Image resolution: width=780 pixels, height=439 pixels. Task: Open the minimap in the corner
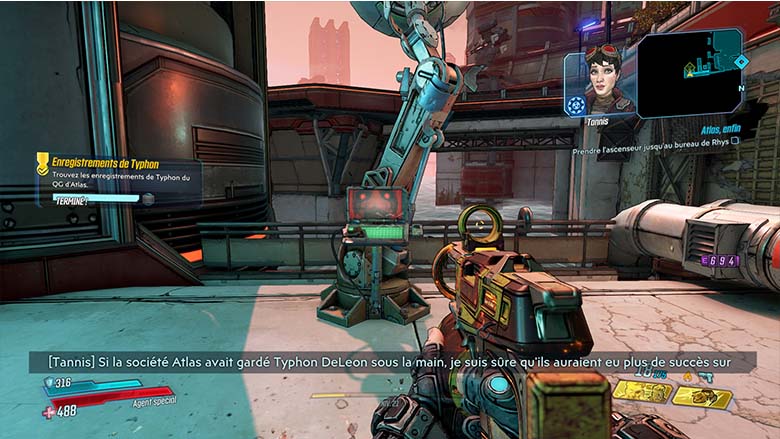click(x=691, y=71)
